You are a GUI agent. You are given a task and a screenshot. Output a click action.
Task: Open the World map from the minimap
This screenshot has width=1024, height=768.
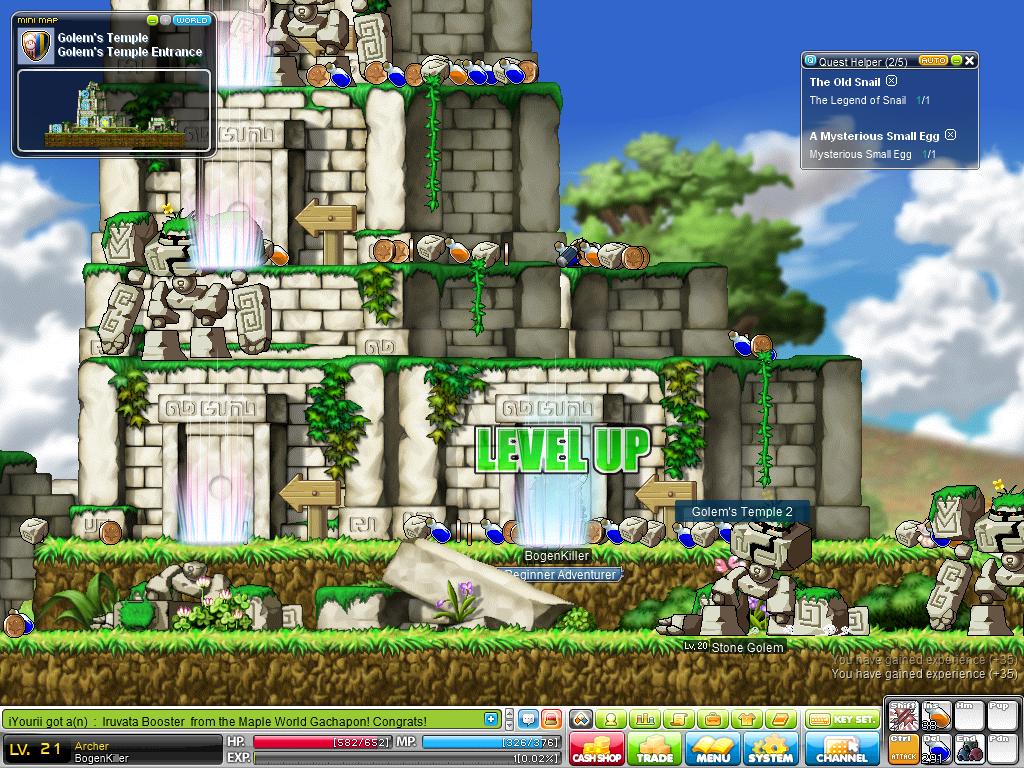click(x=191, y=20)
